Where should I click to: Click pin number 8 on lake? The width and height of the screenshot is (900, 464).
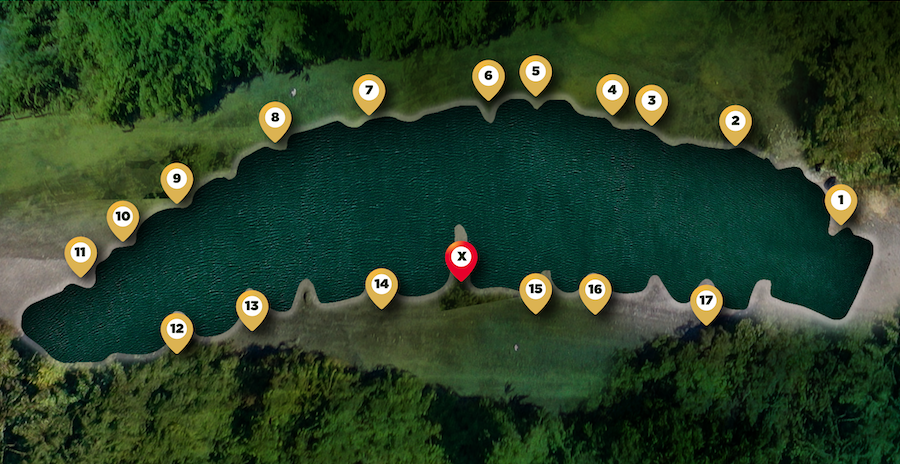pos(275,118)
